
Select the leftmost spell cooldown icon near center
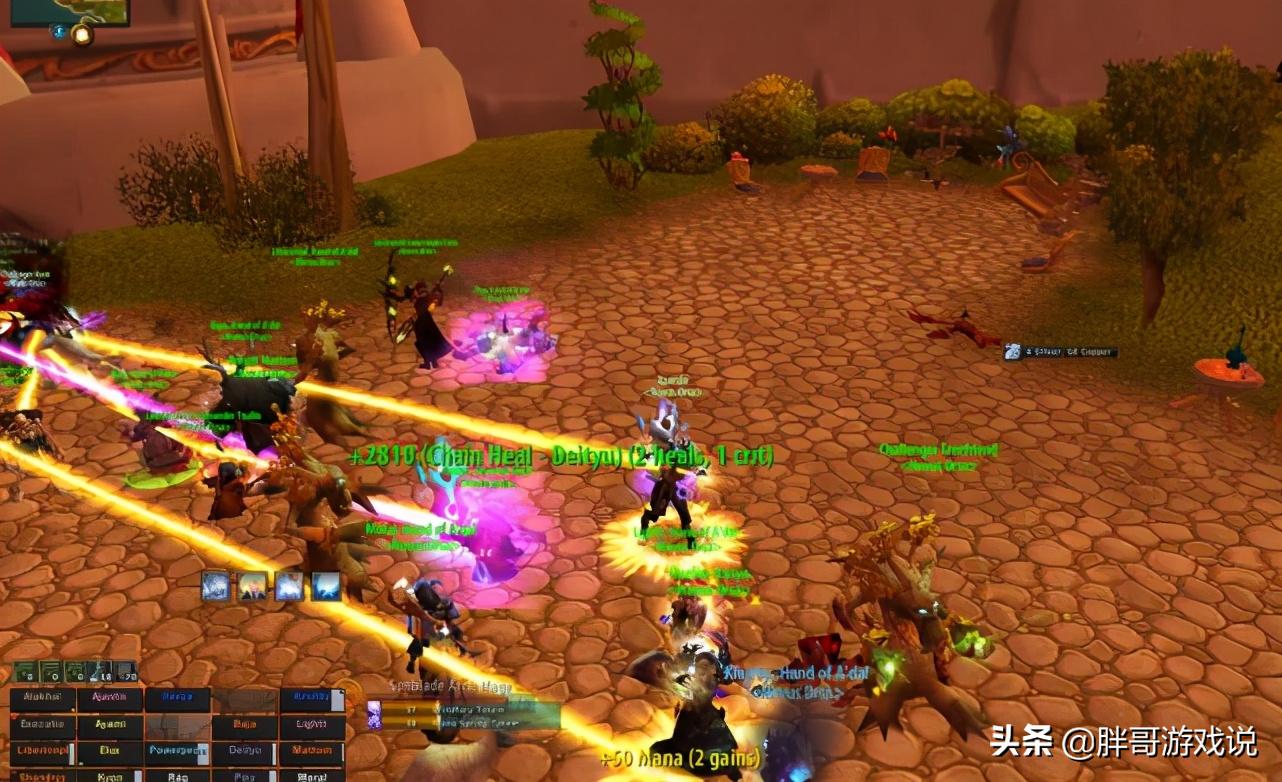pyautogui.click(x=216, y=586)
